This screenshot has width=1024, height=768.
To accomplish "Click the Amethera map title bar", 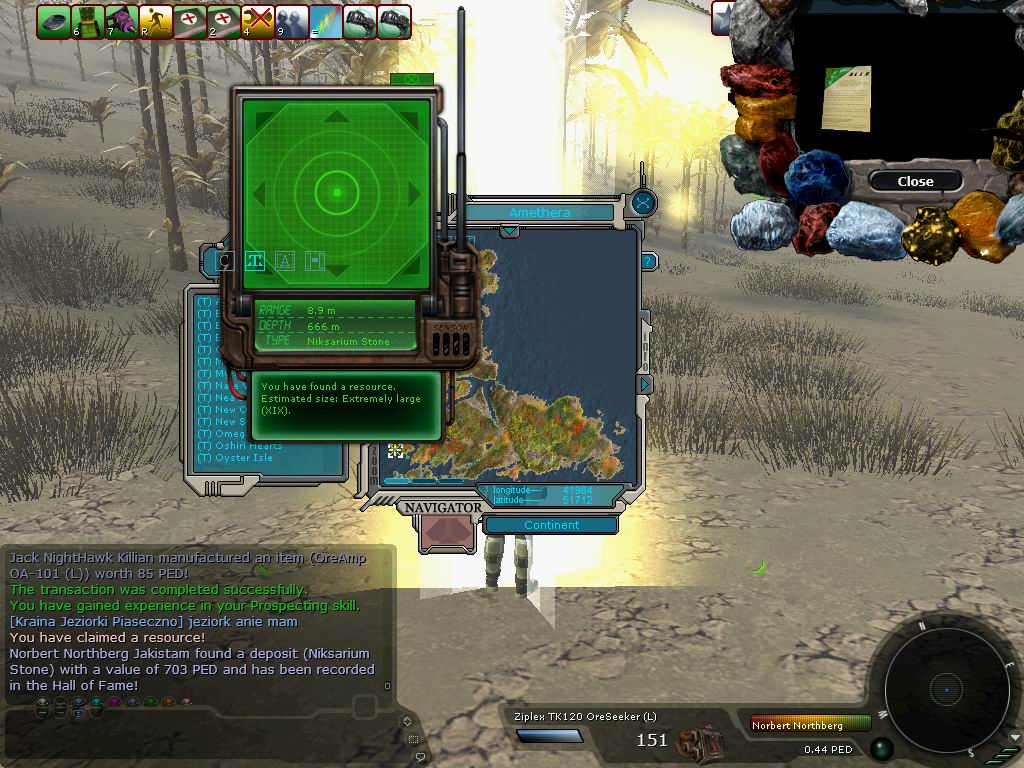I will click(539, 212).
